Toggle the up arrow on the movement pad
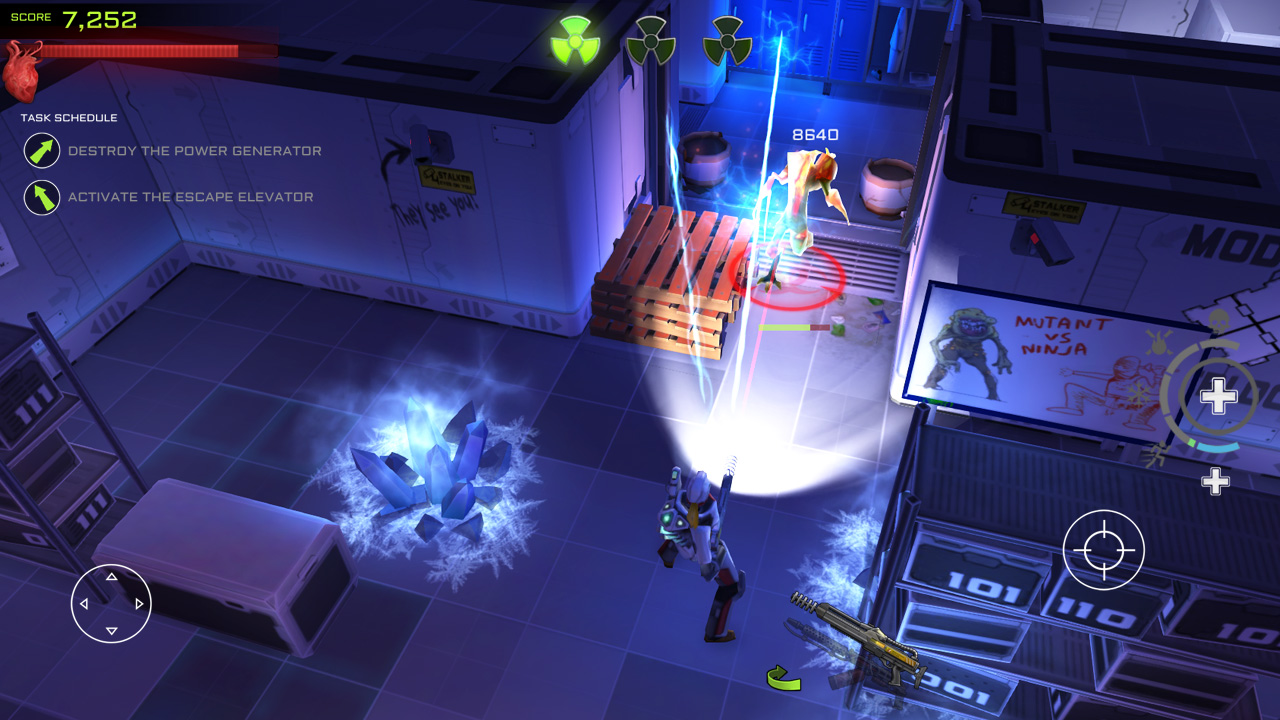 [110, 577]
